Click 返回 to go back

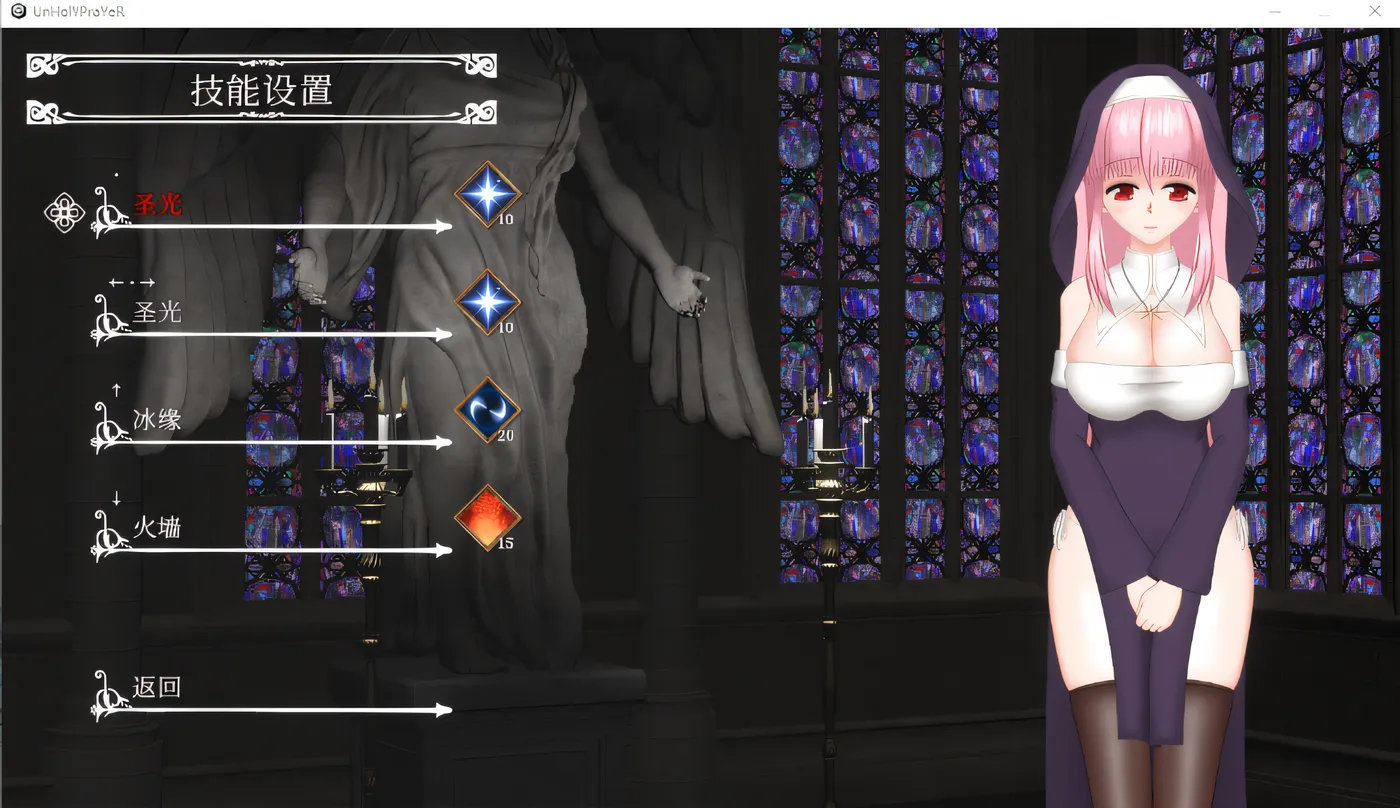click(157, 688)
